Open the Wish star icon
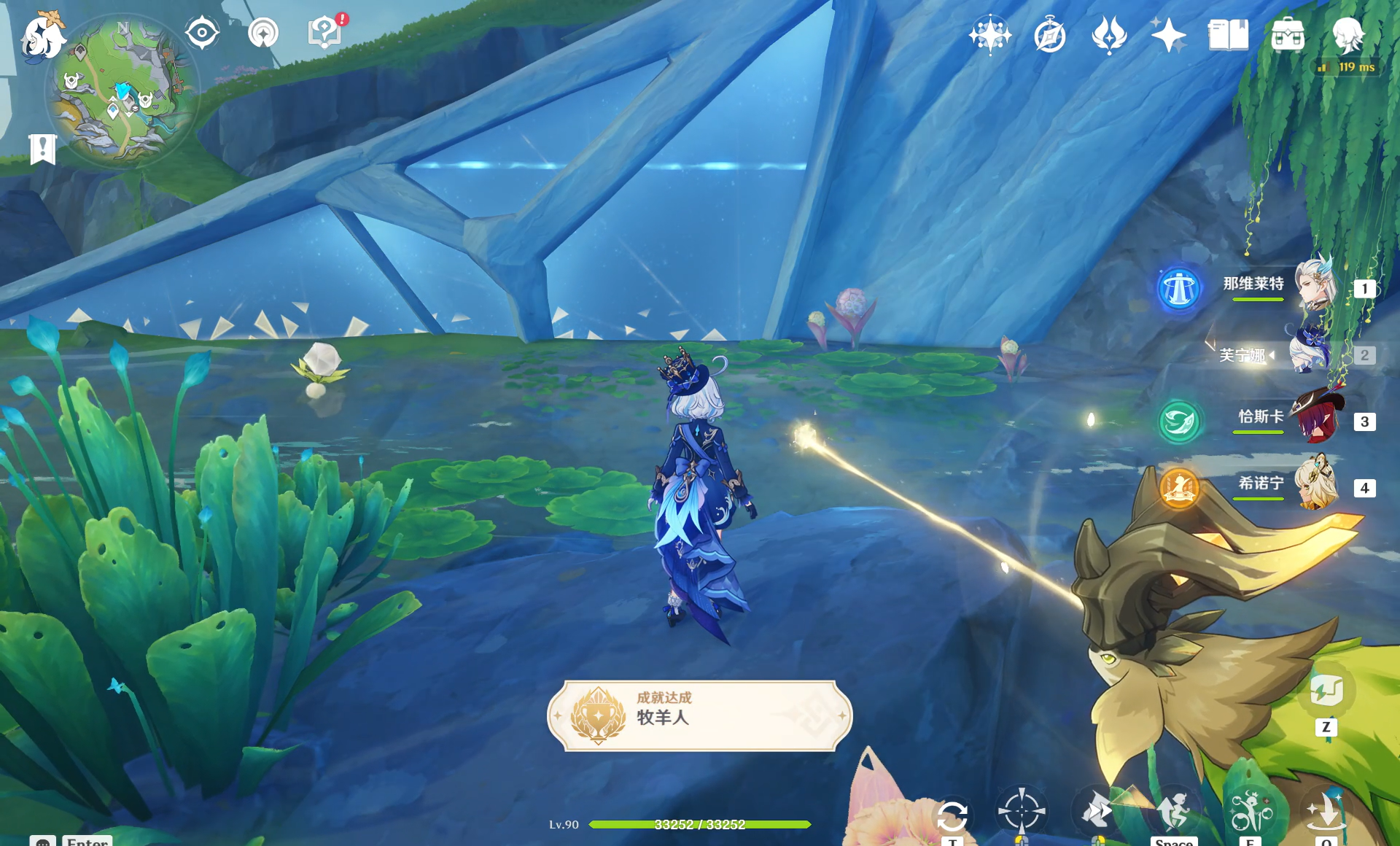1400x846 pixels. [x=989, y=35]
